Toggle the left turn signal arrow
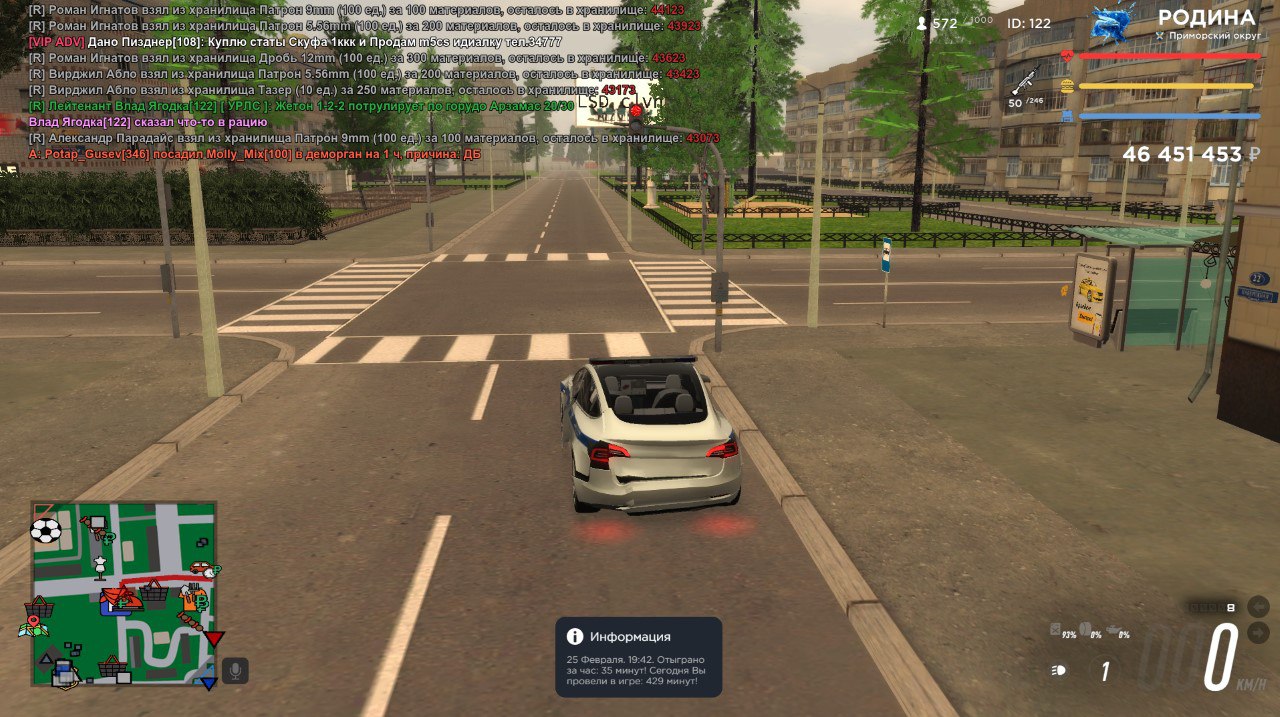Viewport: 1280px width, 717px height. pyautogui.click(x=1258, y=607)
